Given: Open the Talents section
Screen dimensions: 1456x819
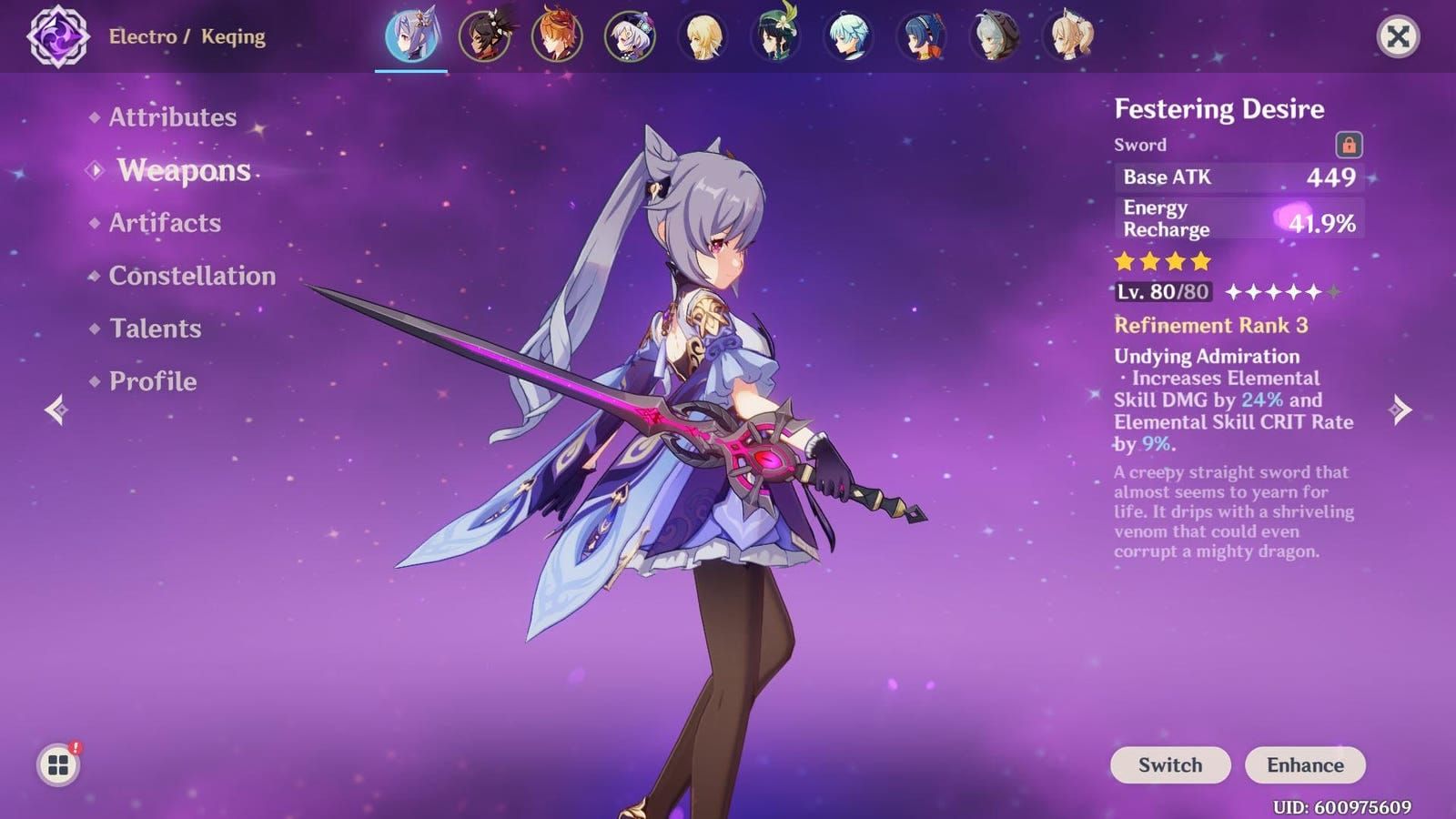Looking at the screenshot, I should pos(156,329).
